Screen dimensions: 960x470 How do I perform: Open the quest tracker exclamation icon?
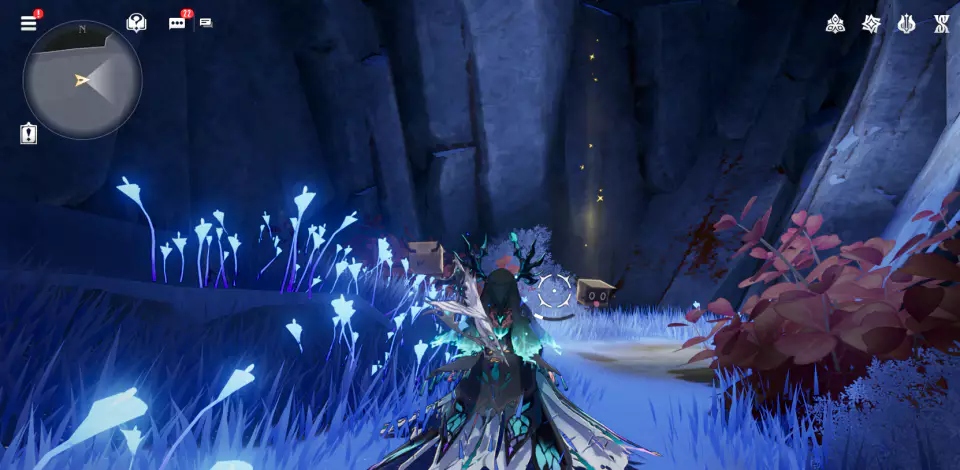(28, 134)
